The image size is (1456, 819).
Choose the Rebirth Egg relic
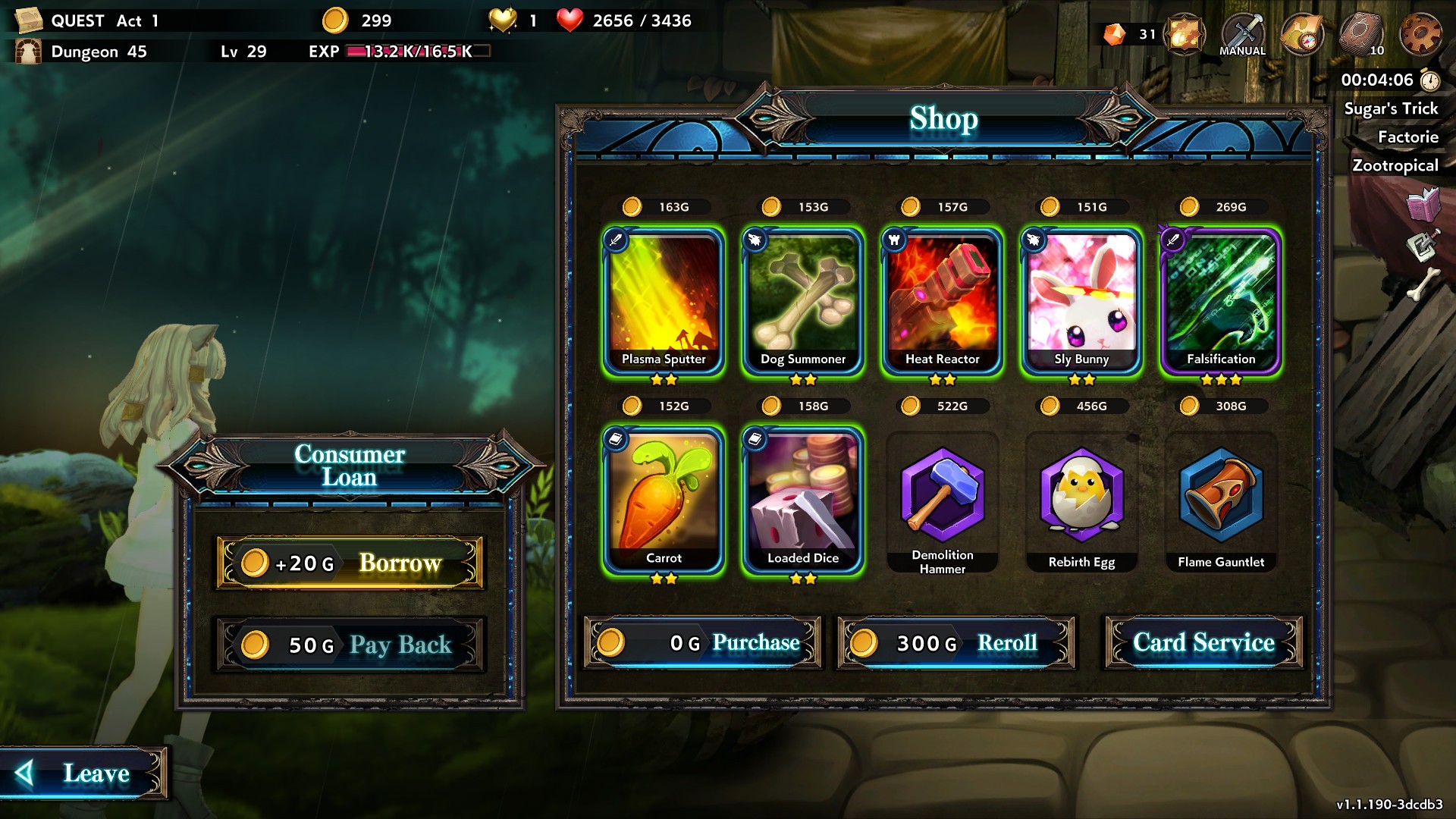(1081, 502)
